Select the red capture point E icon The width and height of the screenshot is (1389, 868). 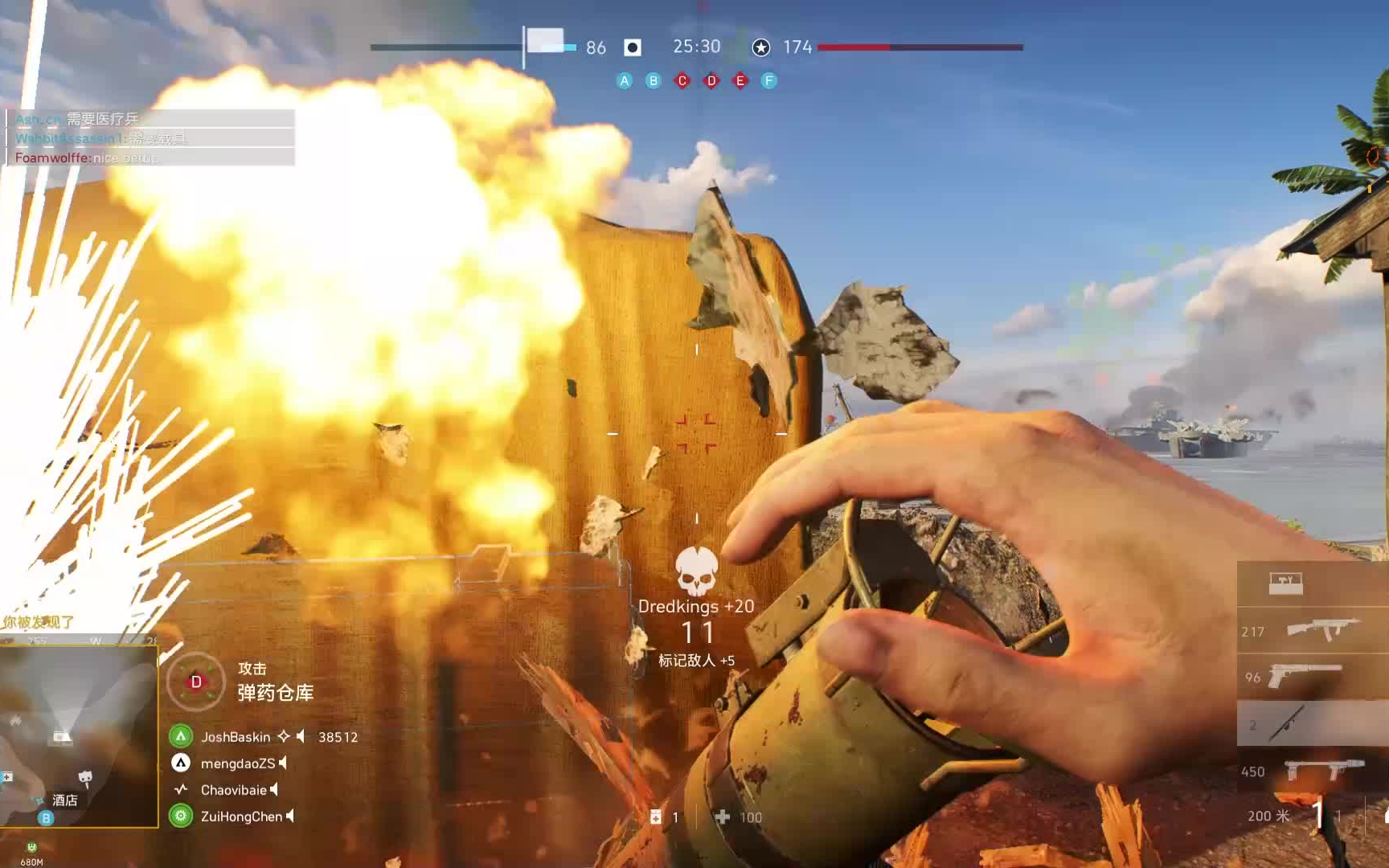pos(740,80)
